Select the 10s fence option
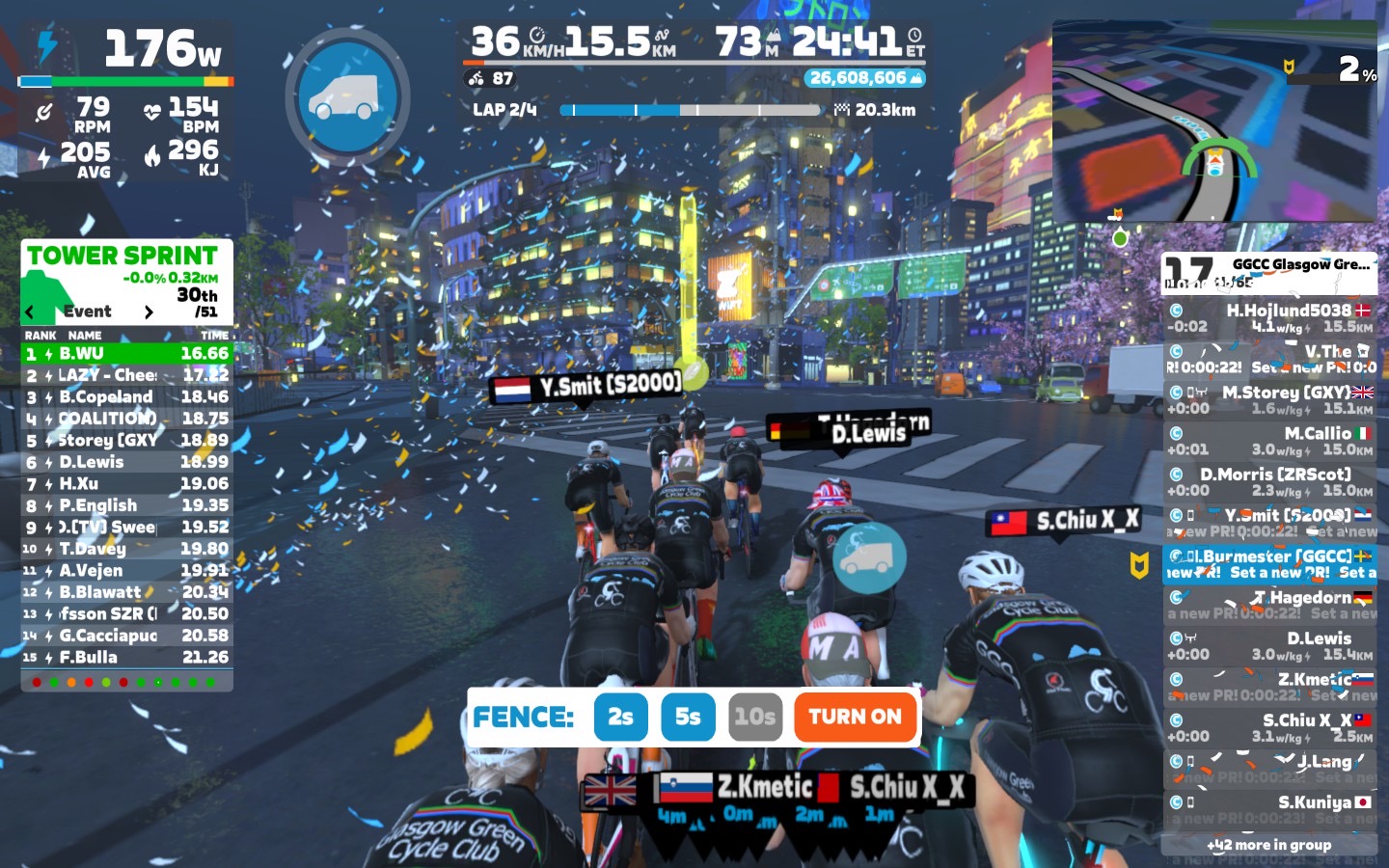 pyautogui.click(x=754, y=717)
